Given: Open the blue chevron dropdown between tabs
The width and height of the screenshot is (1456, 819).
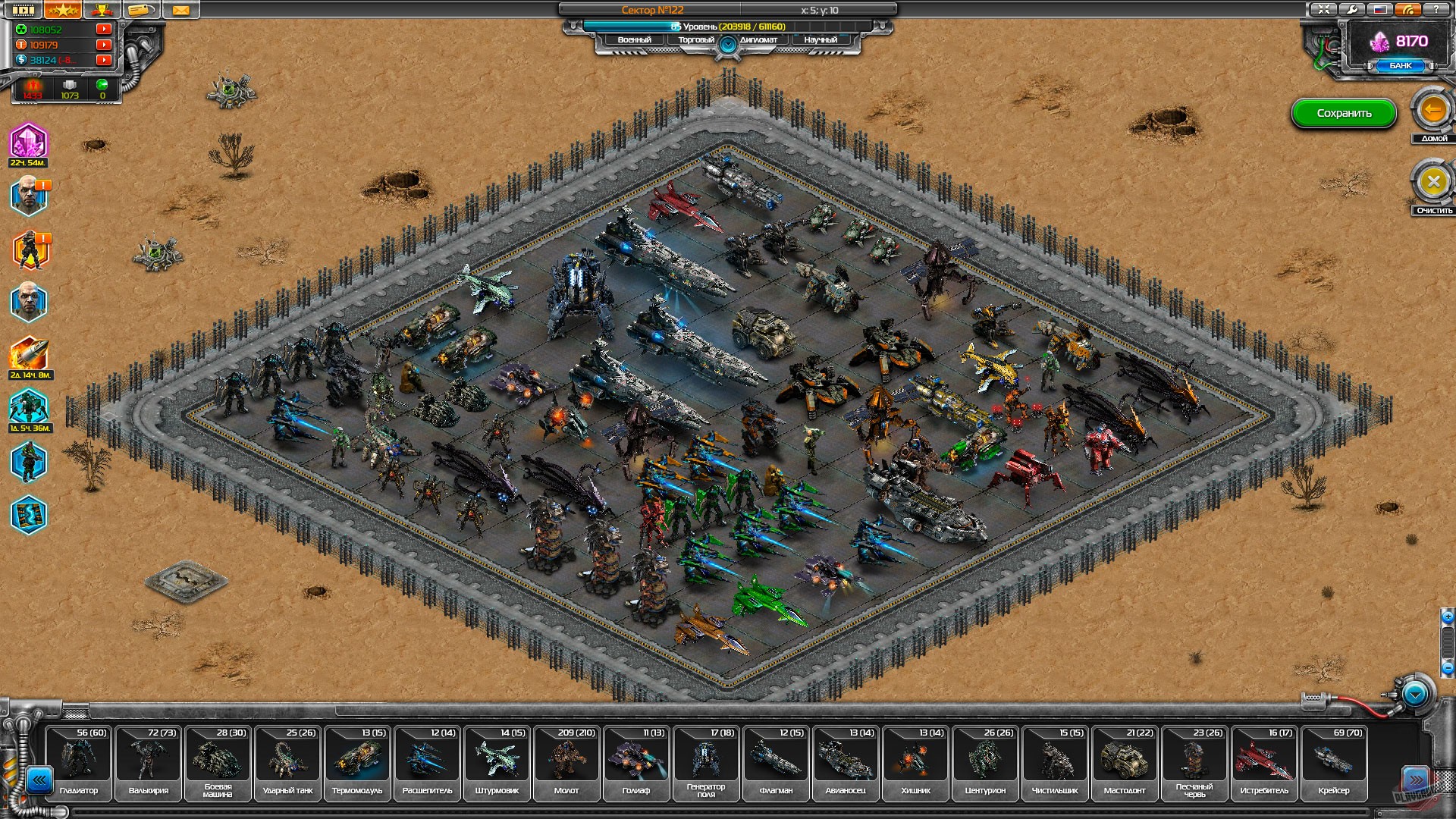Looking at the screenshot, I should coord(728,44).
